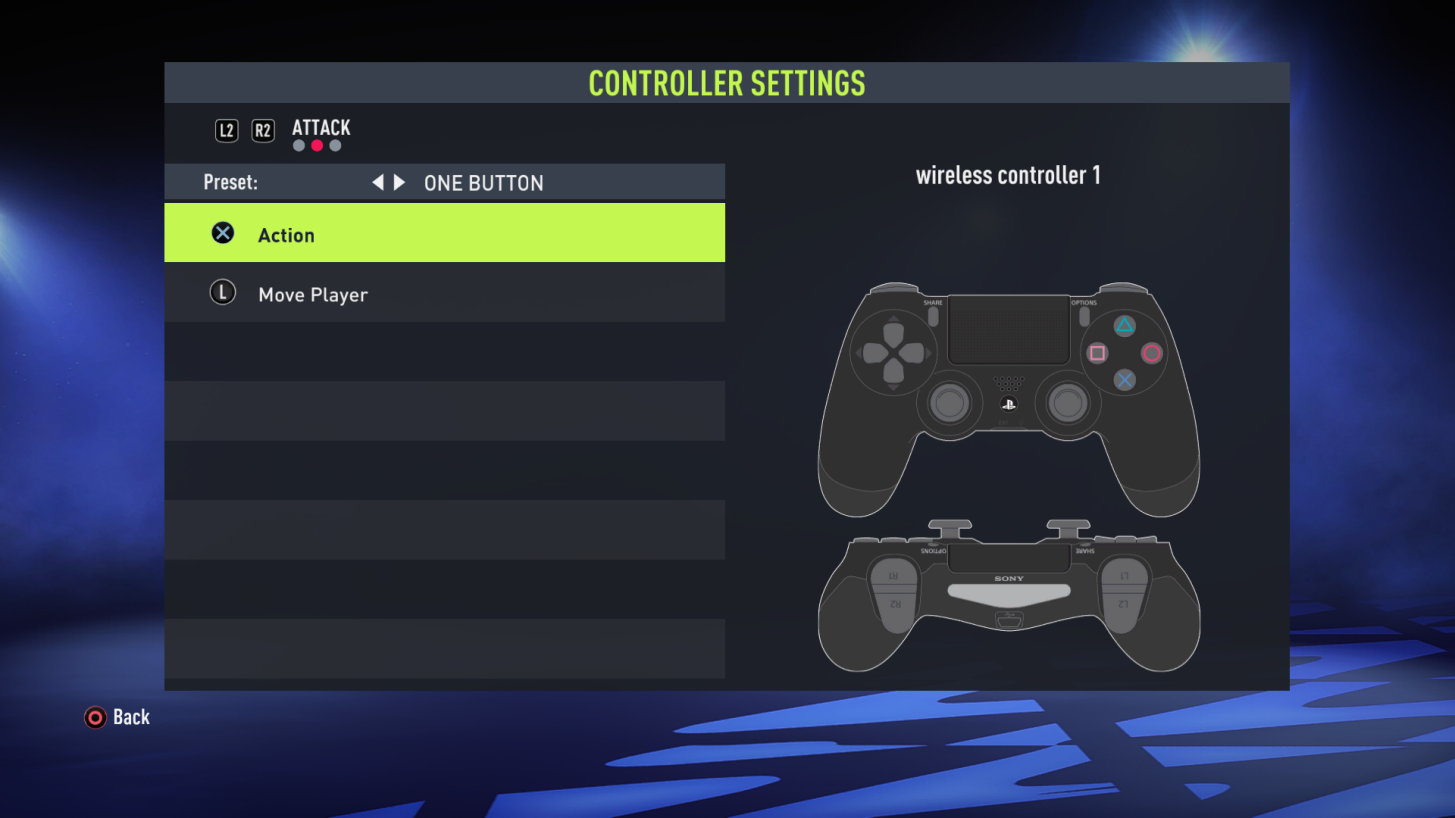Click the Back button at bottom left
Image resolution: width=1455 pixels, height=818 pixels.
pos(117,717)
